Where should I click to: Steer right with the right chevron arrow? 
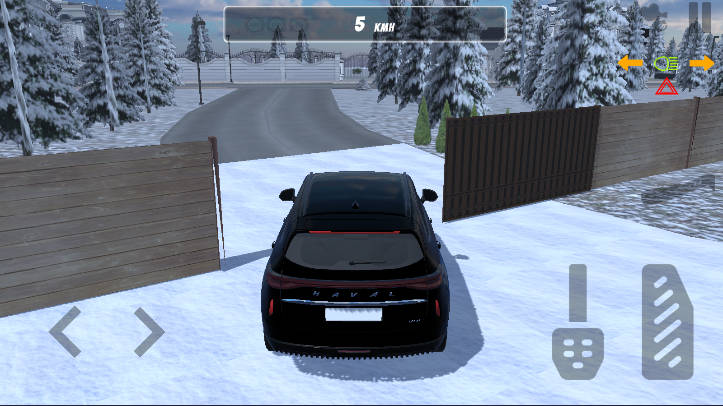pyautogui.click(x=148, y=332)
